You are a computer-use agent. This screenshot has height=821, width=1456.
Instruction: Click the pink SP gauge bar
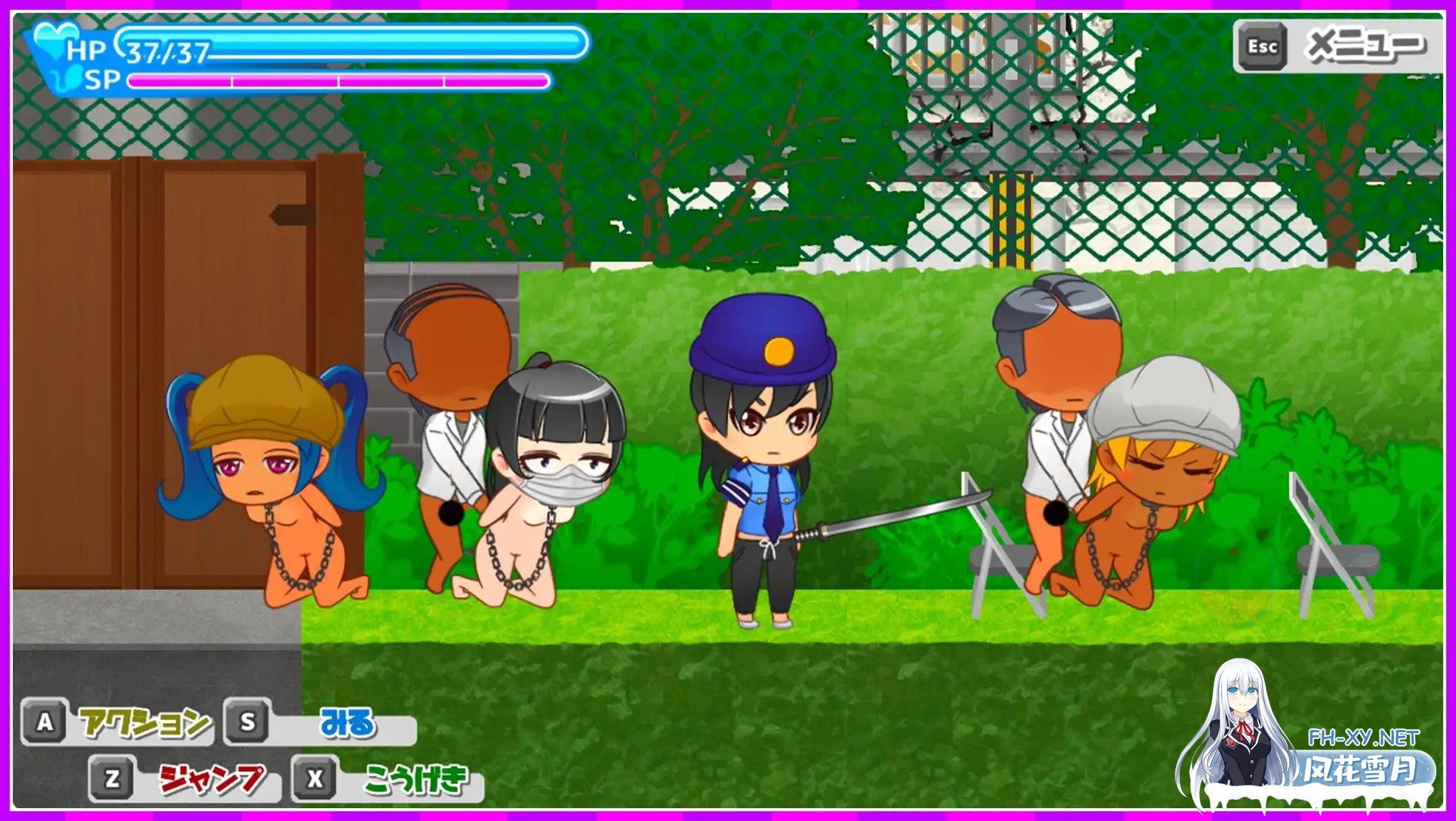point(341,79)
